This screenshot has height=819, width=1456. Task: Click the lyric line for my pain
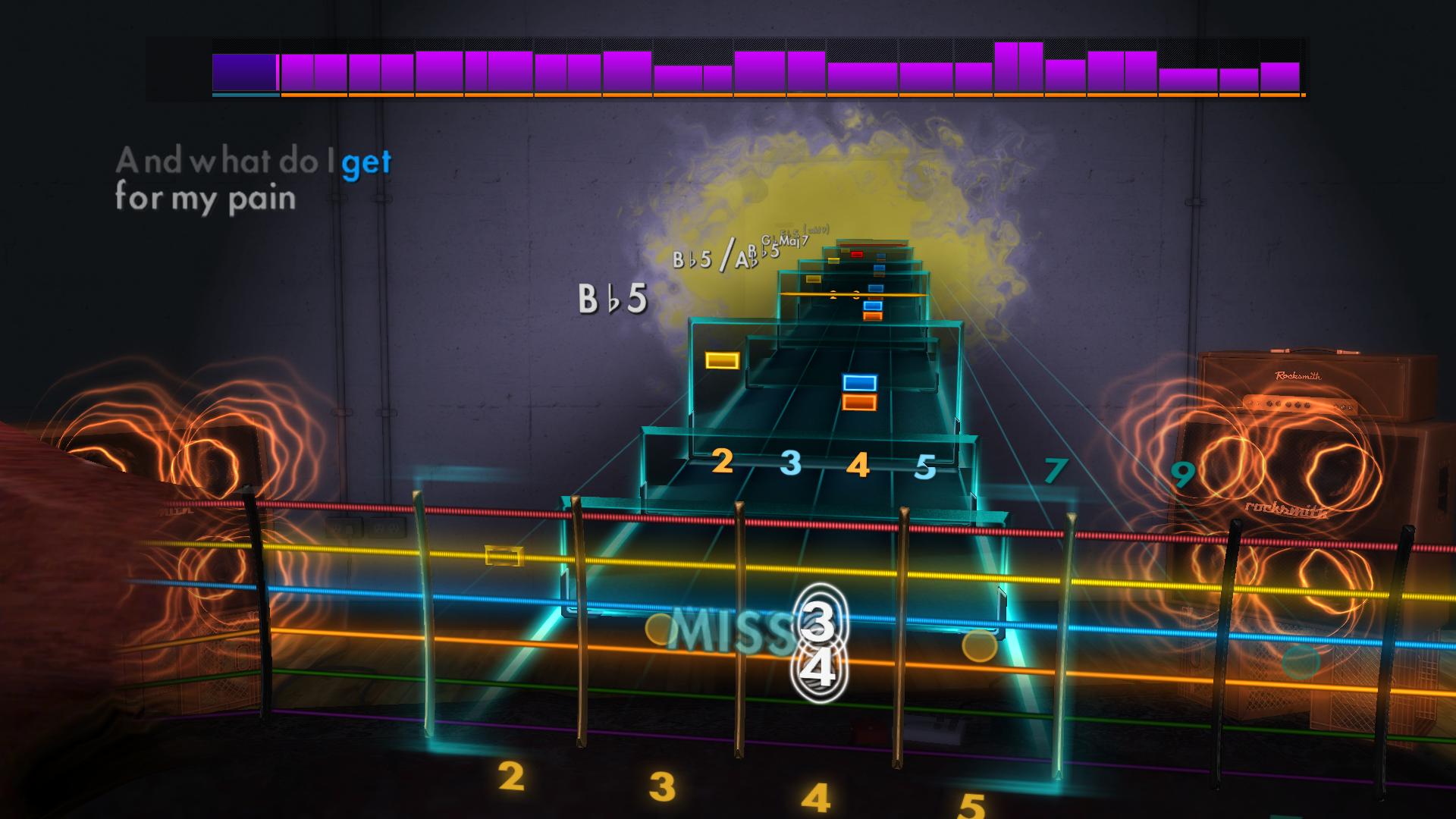pos(206,199)
